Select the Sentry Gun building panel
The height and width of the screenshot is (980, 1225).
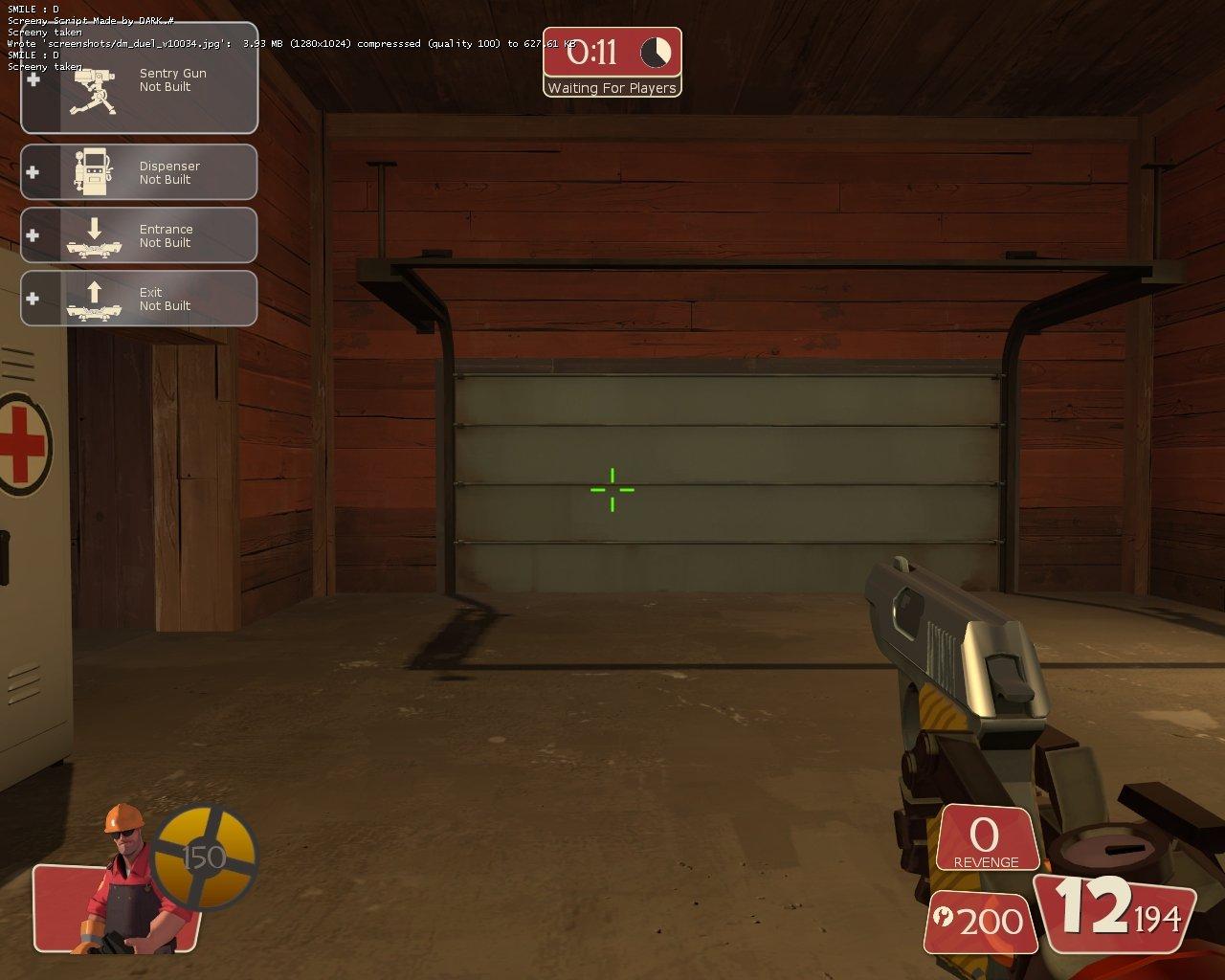[140, 80]
